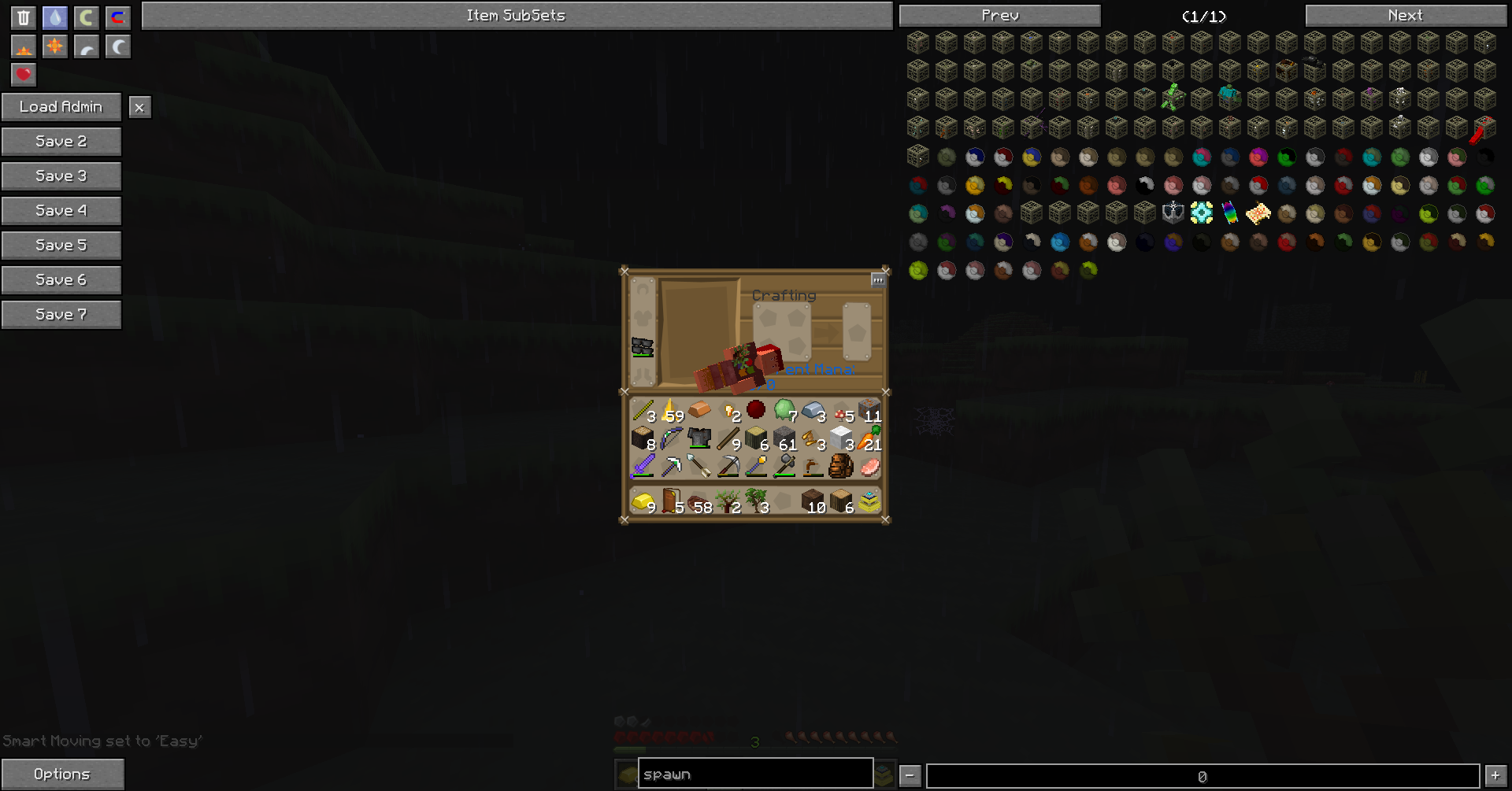Load the Admin saved inventory
This screenshot has height=791, width=1512.
pos(61,107)
